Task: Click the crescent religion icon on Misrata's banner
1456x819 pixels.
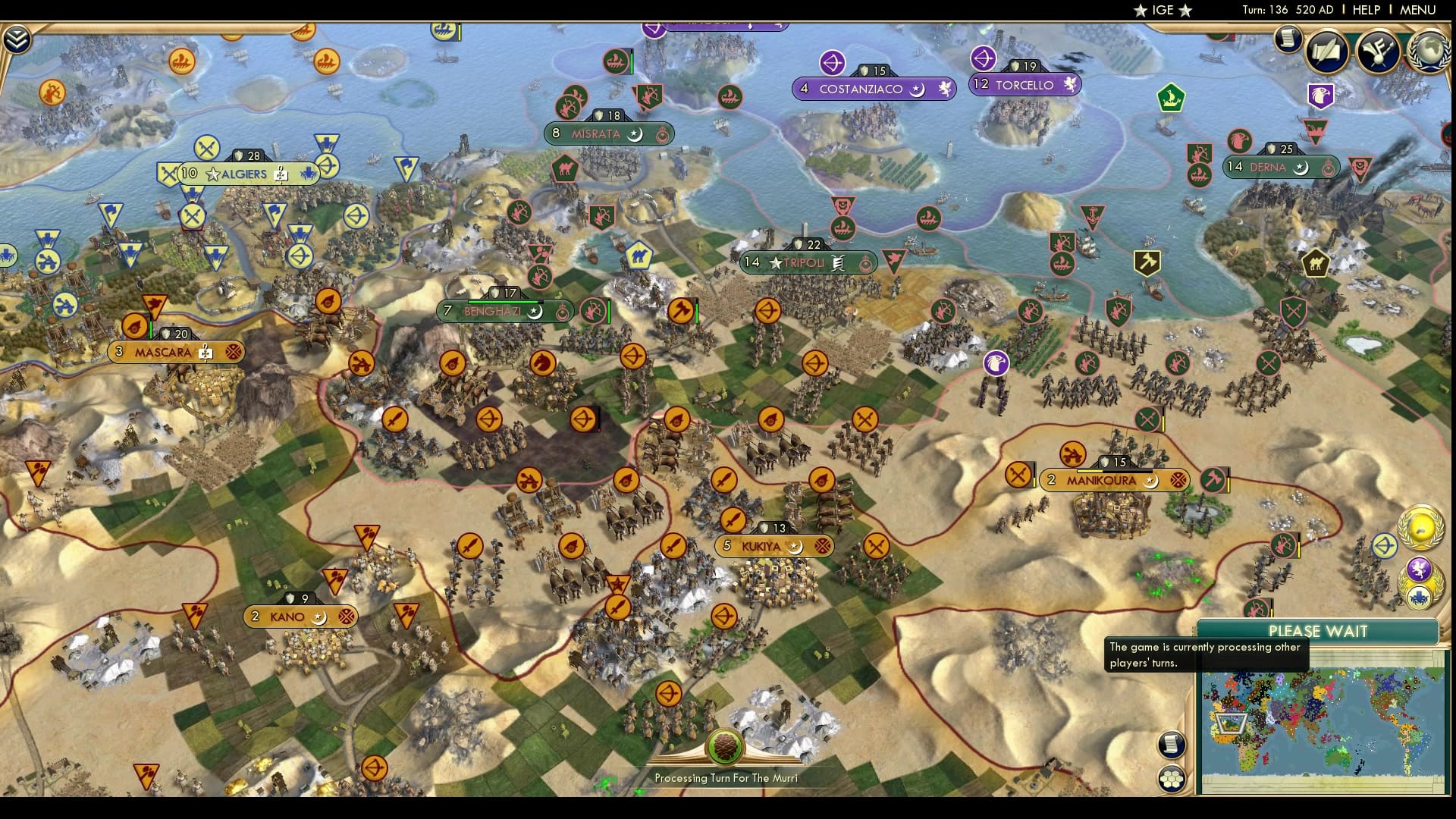Action: 635,134
